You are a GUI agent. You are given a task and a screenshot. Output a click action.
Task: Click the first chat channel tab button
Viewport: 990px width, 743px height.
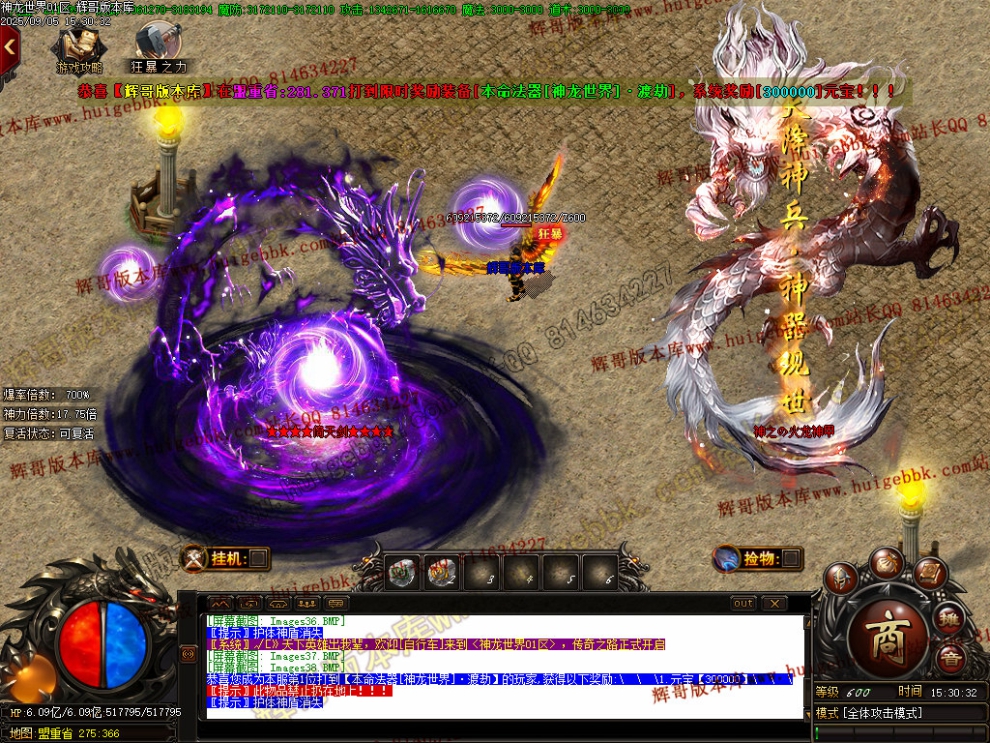point(220,604)
